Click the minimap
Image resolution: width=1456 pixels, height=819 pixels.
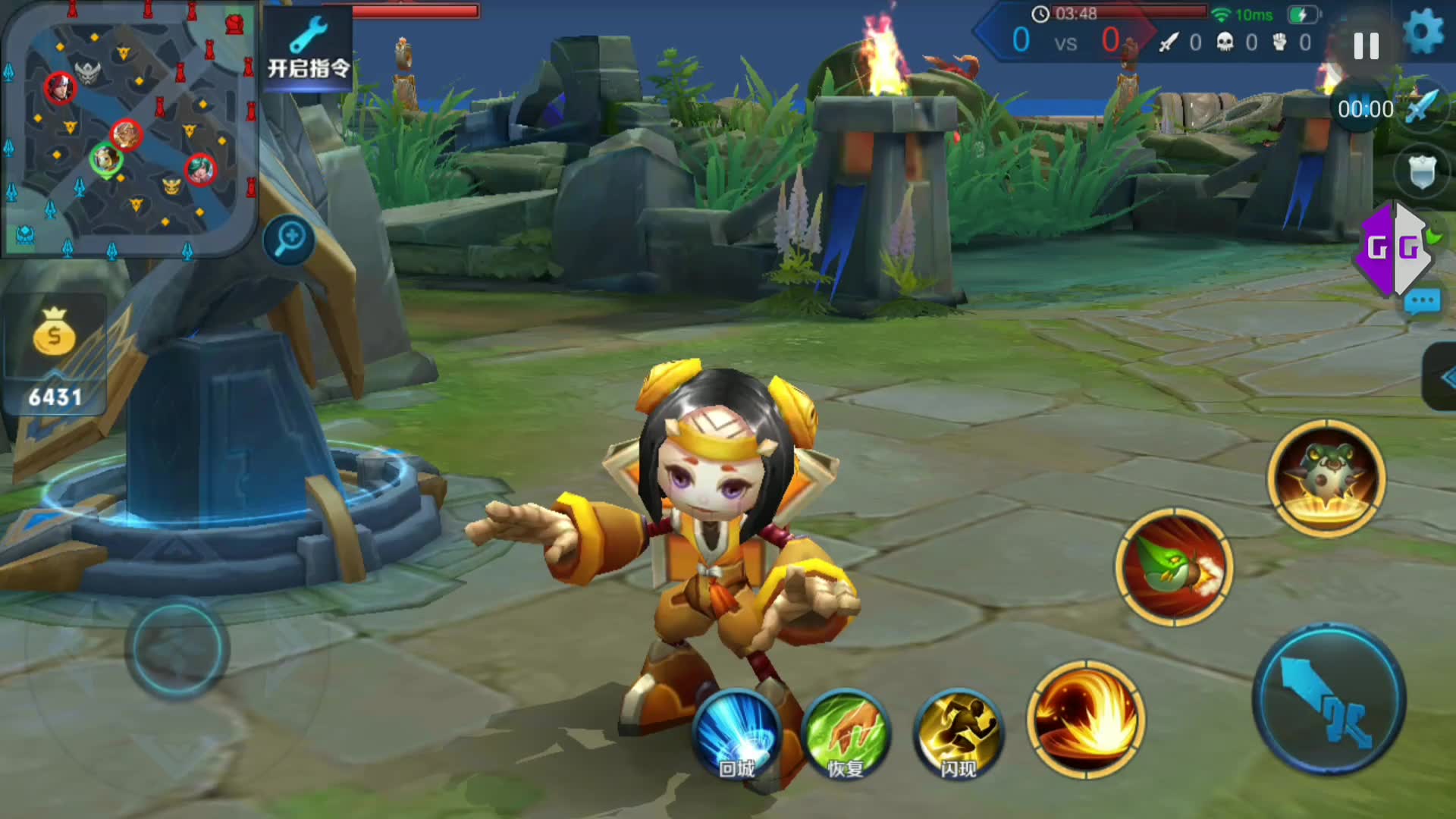coord(129,129)
